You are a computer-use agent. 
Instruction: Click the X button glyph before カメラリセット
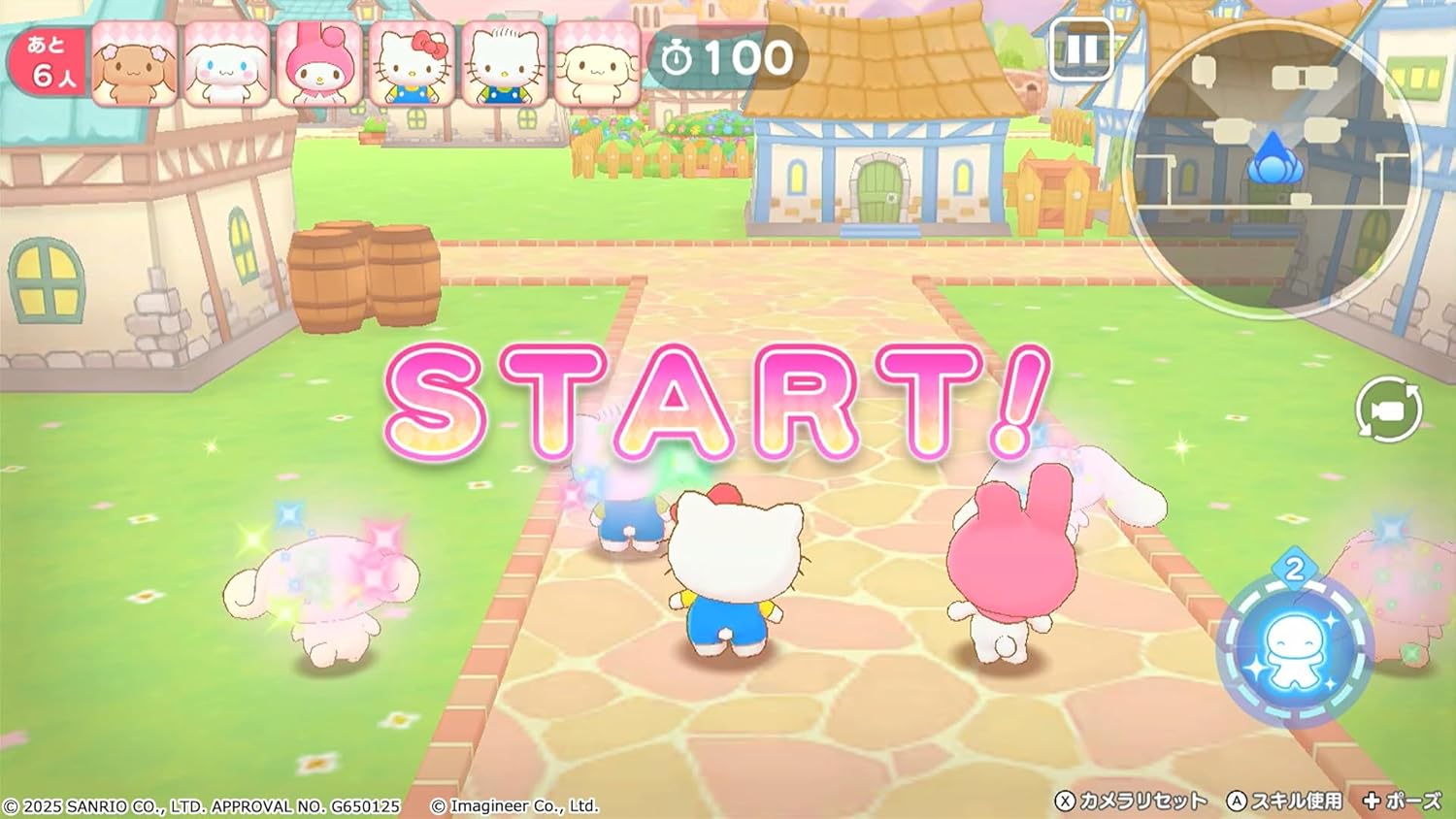(x=1068, y=803)
